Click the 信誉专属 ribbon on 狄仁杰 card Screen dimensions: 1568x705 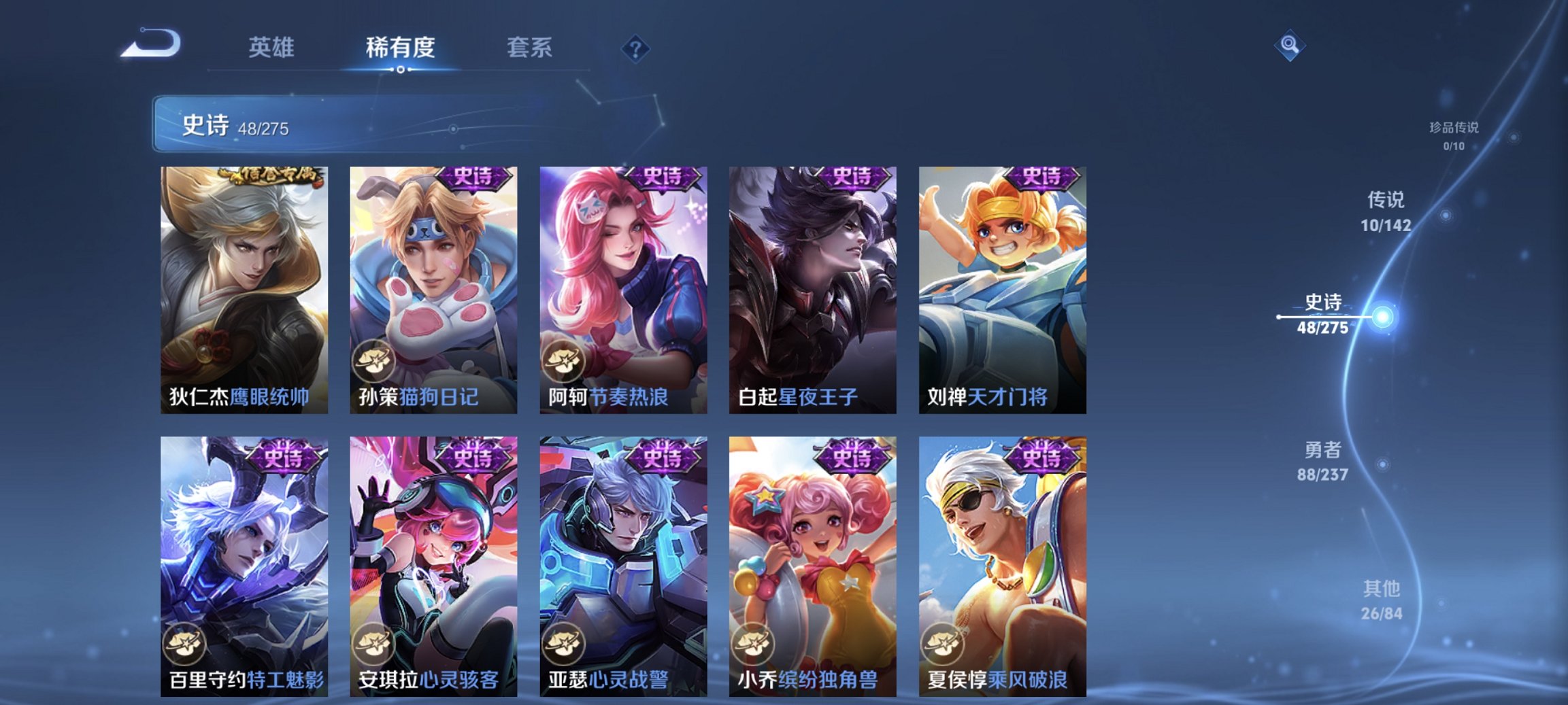[272, 176]
